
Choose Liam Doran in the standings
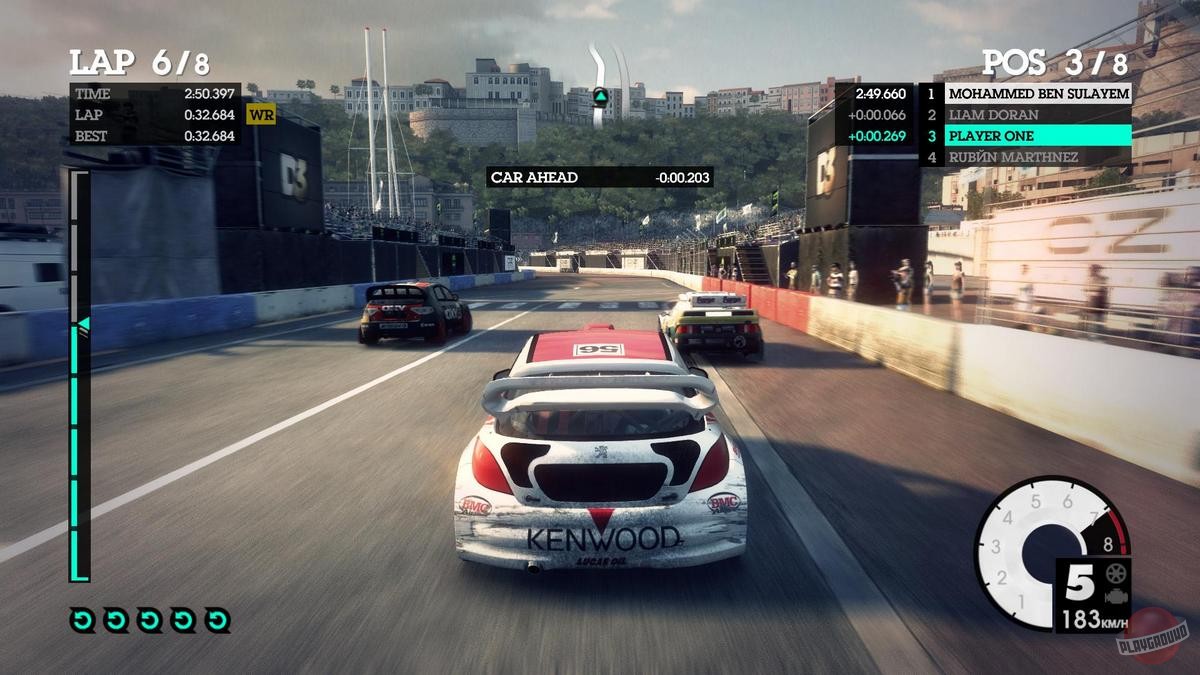[1026, 115]
